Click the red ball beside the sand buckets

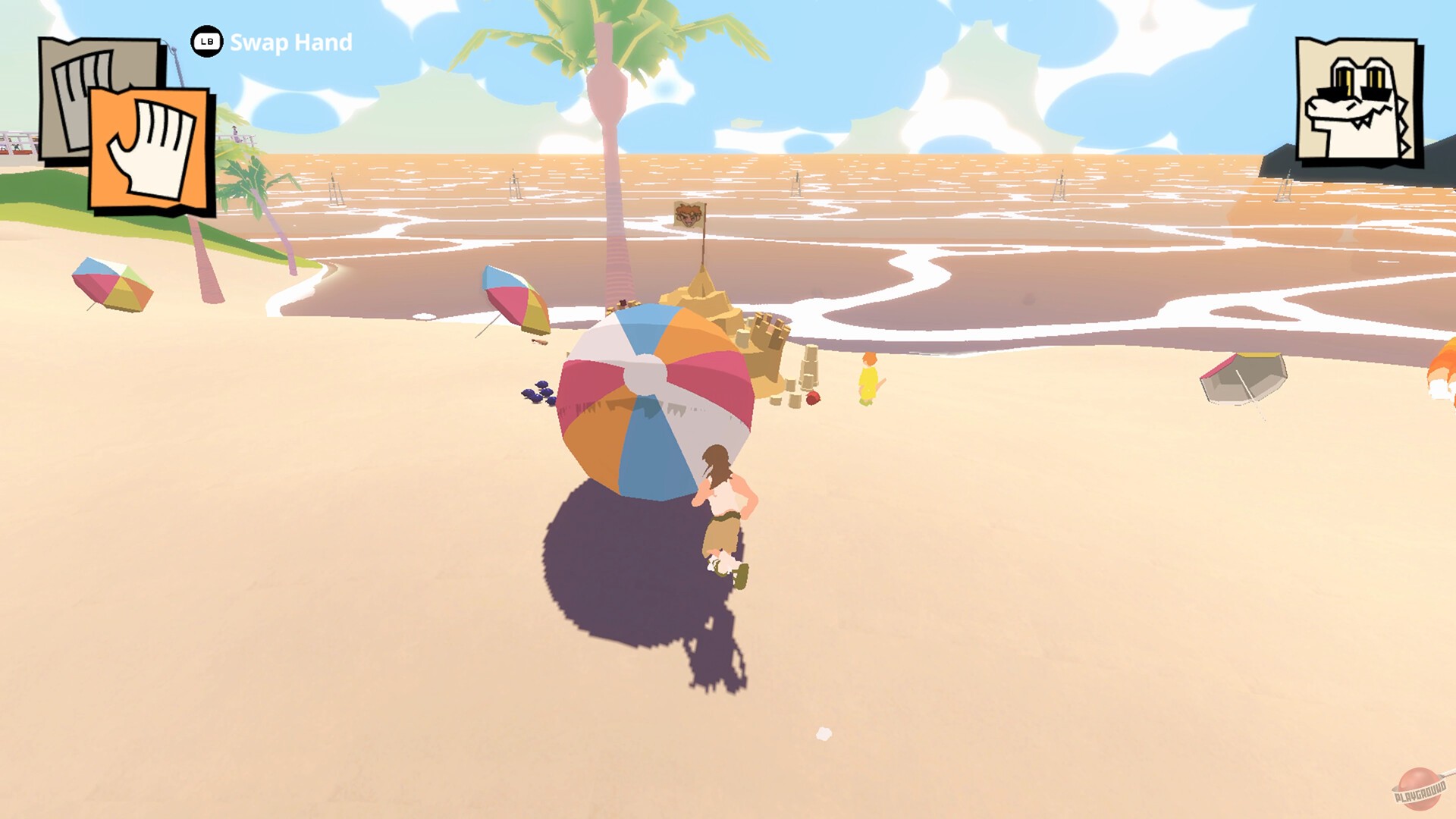[x=812, y=399]
